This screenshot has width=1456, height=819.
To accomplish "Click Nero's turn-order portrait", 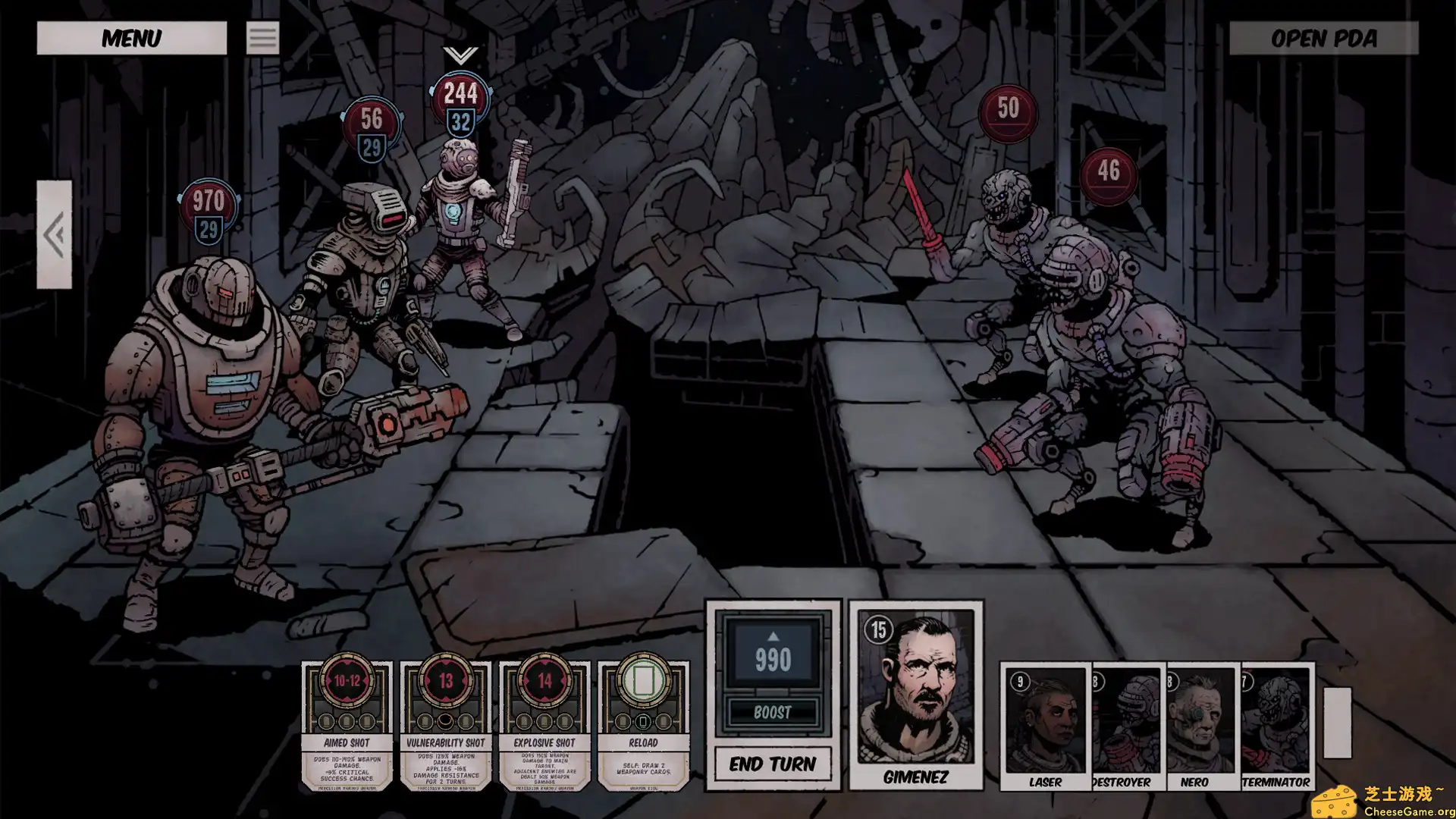I will (1201, 726).
